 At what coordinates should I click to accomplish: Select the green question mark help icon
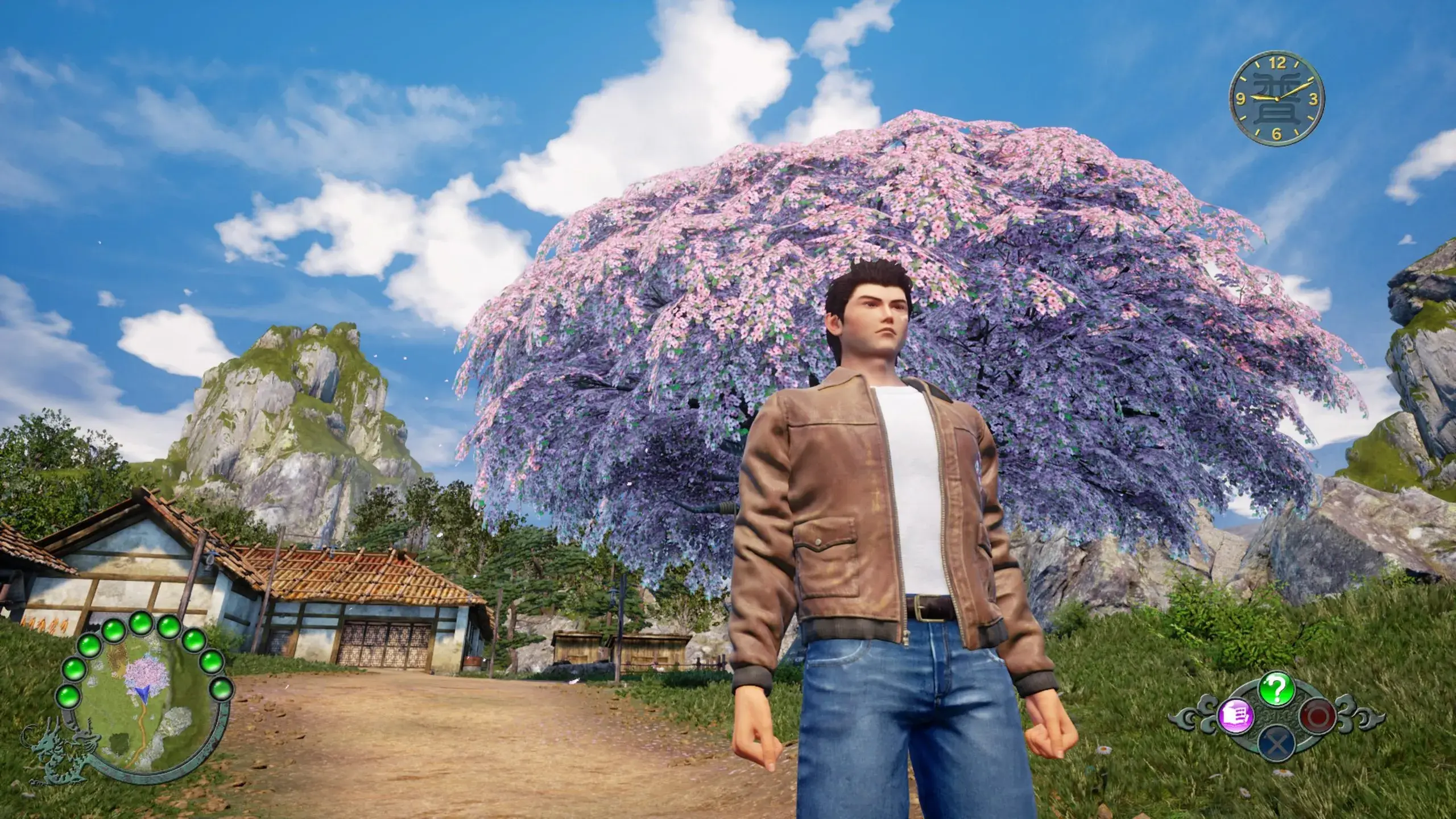(x=1276, y=690)
